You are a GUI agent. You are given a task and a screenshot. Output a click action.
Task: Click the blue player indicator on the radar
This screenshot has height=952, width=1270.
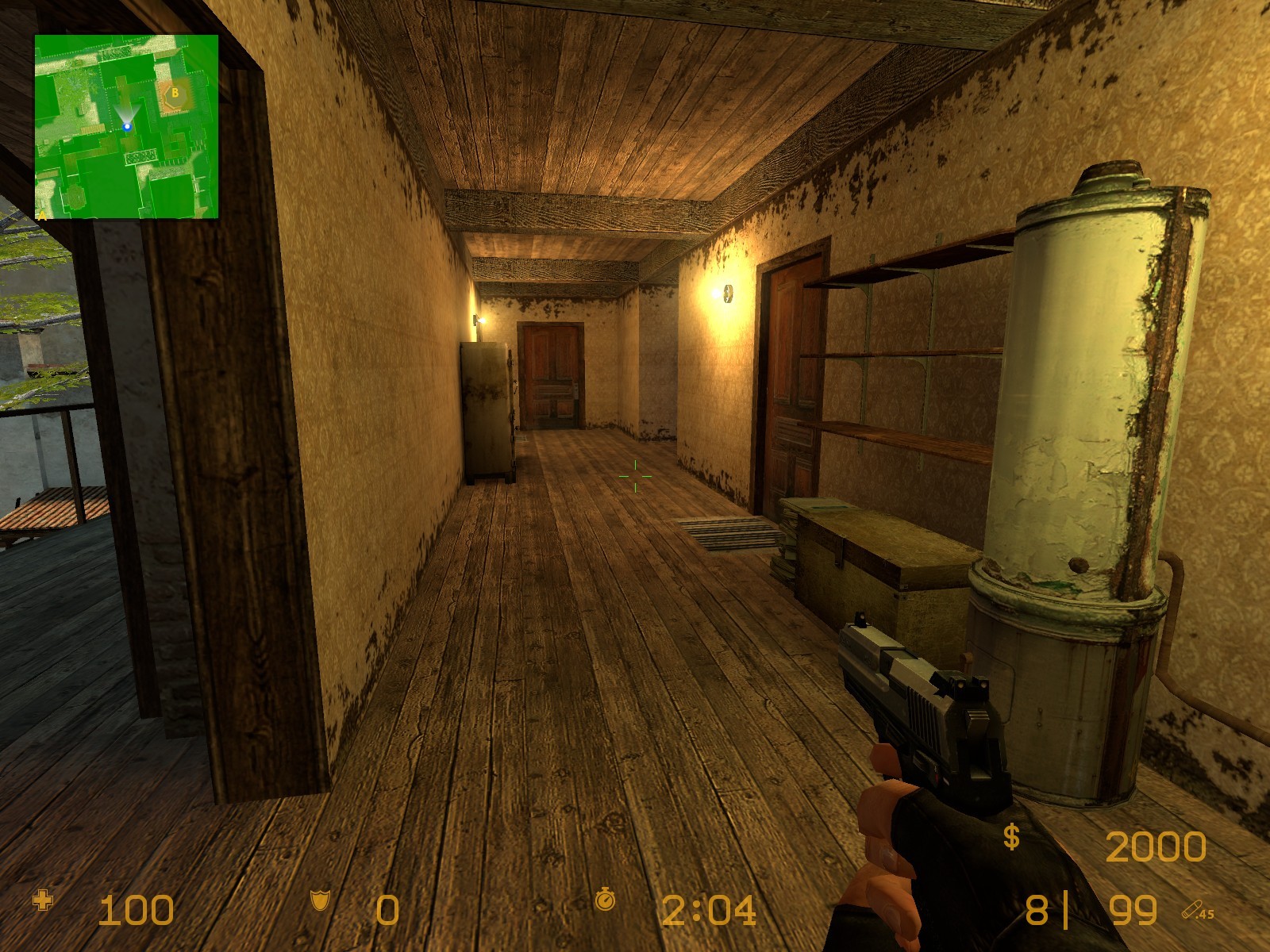[x=129, y=125]
